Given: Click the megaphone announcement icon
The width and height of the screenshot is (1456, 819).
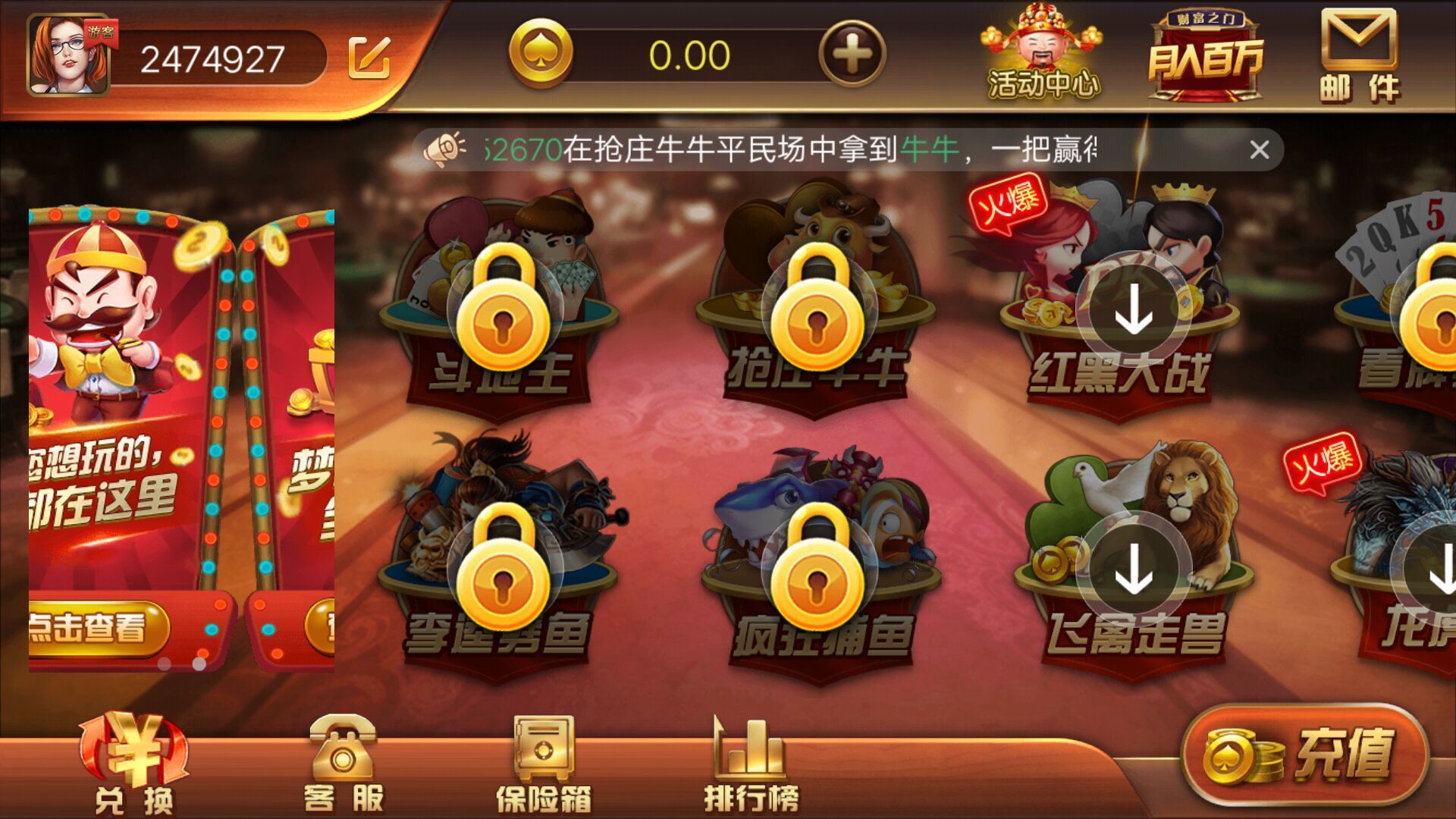Looking at the screenshot, I should (x=444, y=148).
